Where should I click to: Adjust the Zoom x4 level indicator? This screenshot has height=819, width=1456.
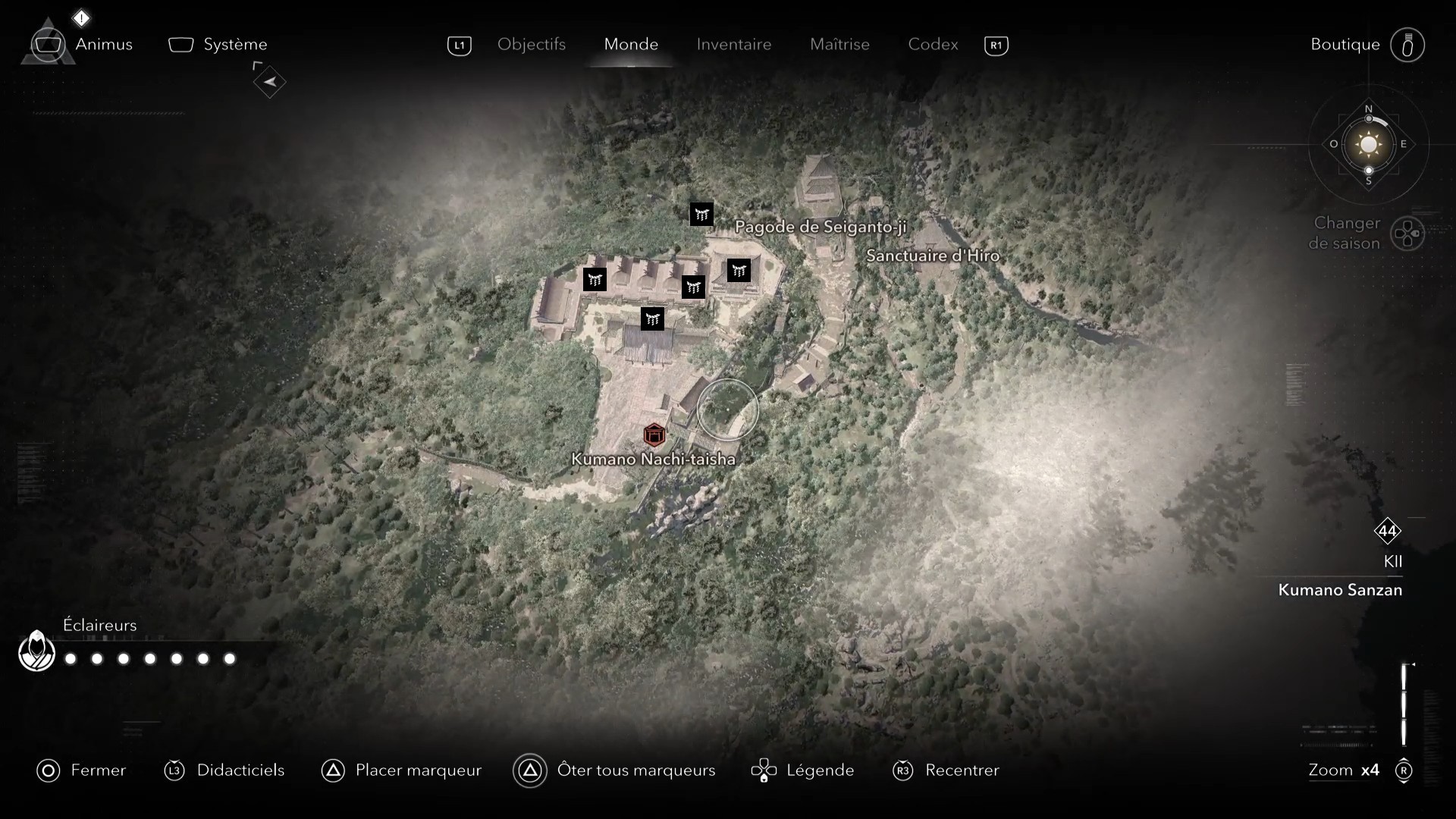pos(1343,770)
